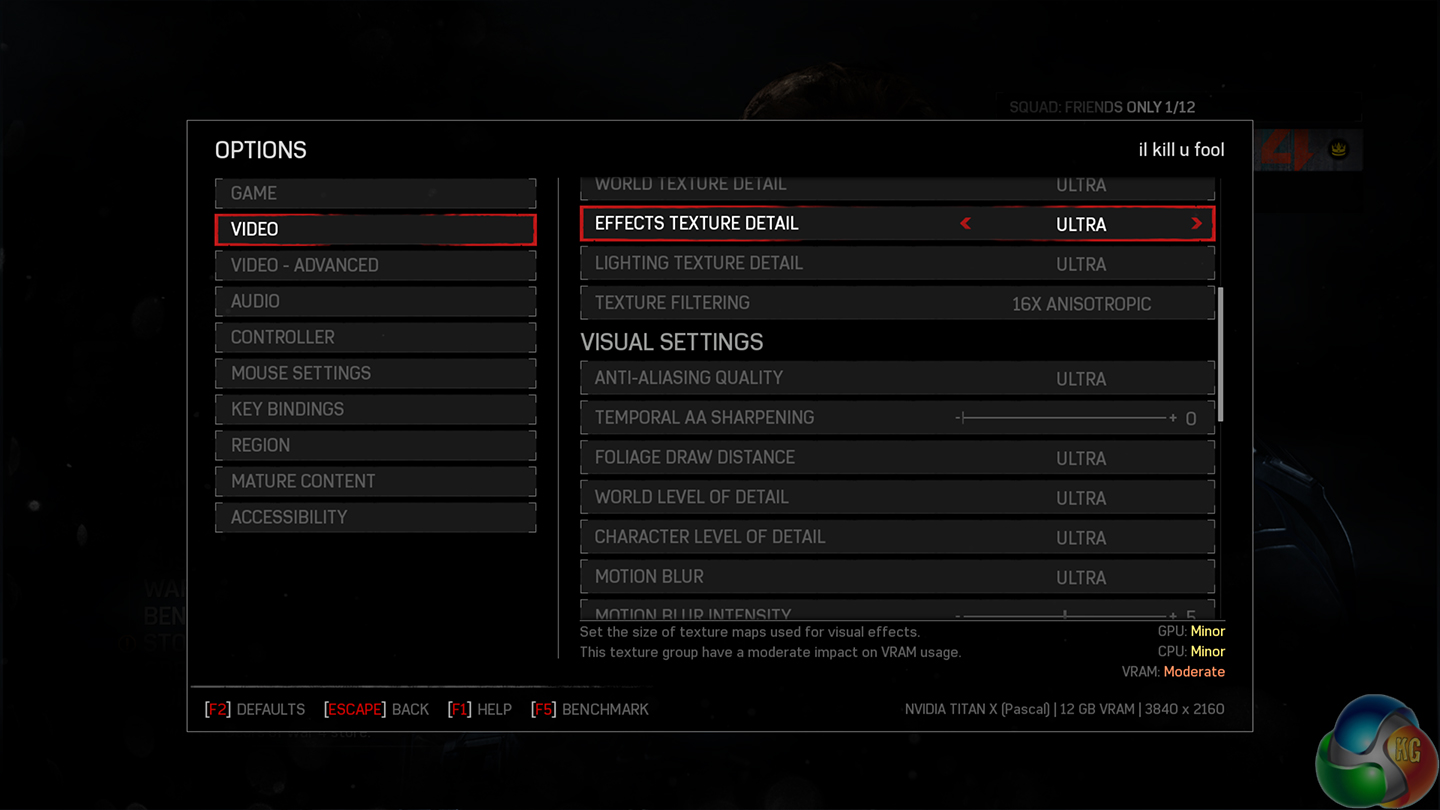Select the Controller options category

click(x=375, y=337)
